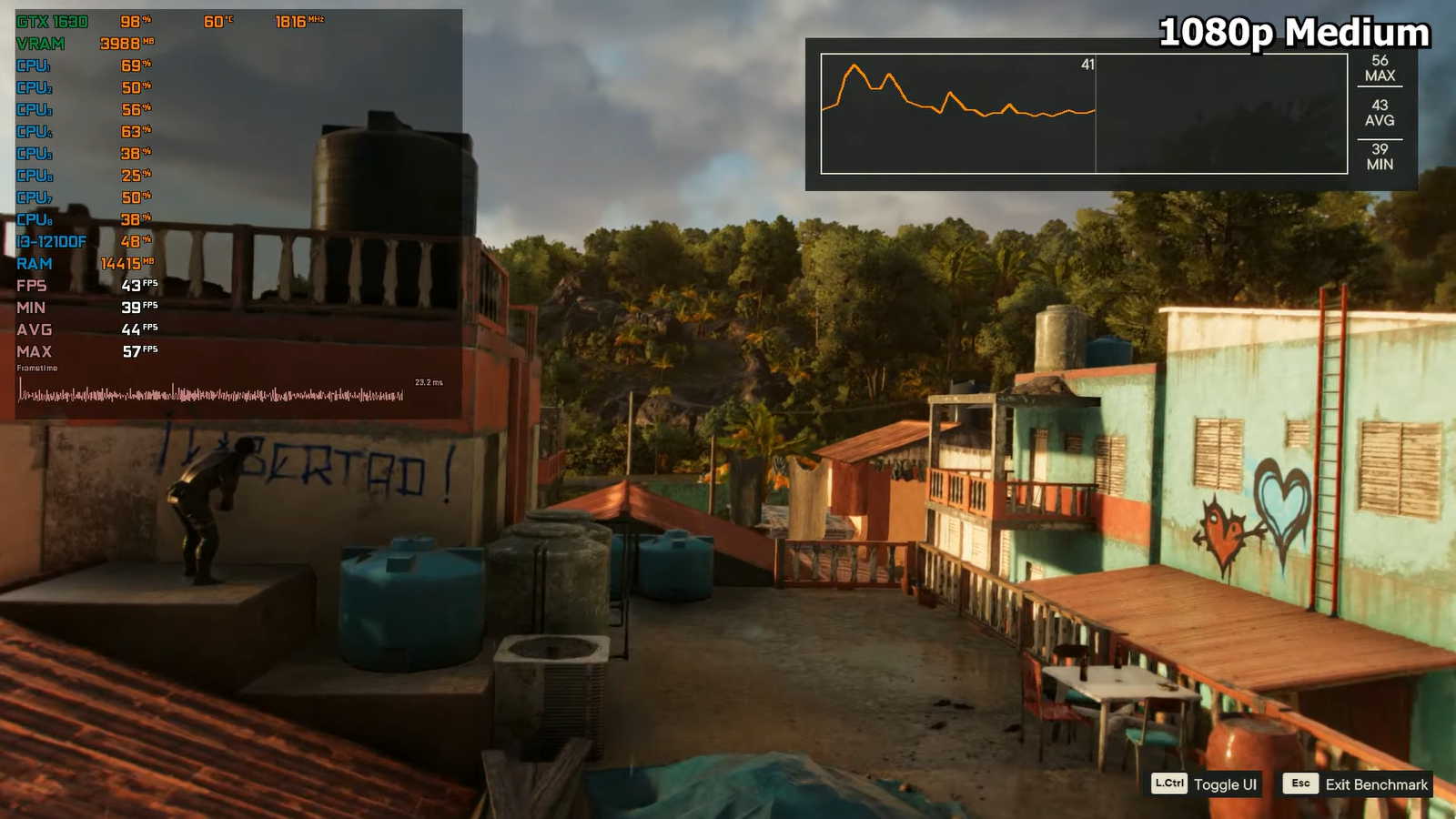The image size is (1456, 819).
Task: Select the Toggle UI option
Action: coord(1206,784)
